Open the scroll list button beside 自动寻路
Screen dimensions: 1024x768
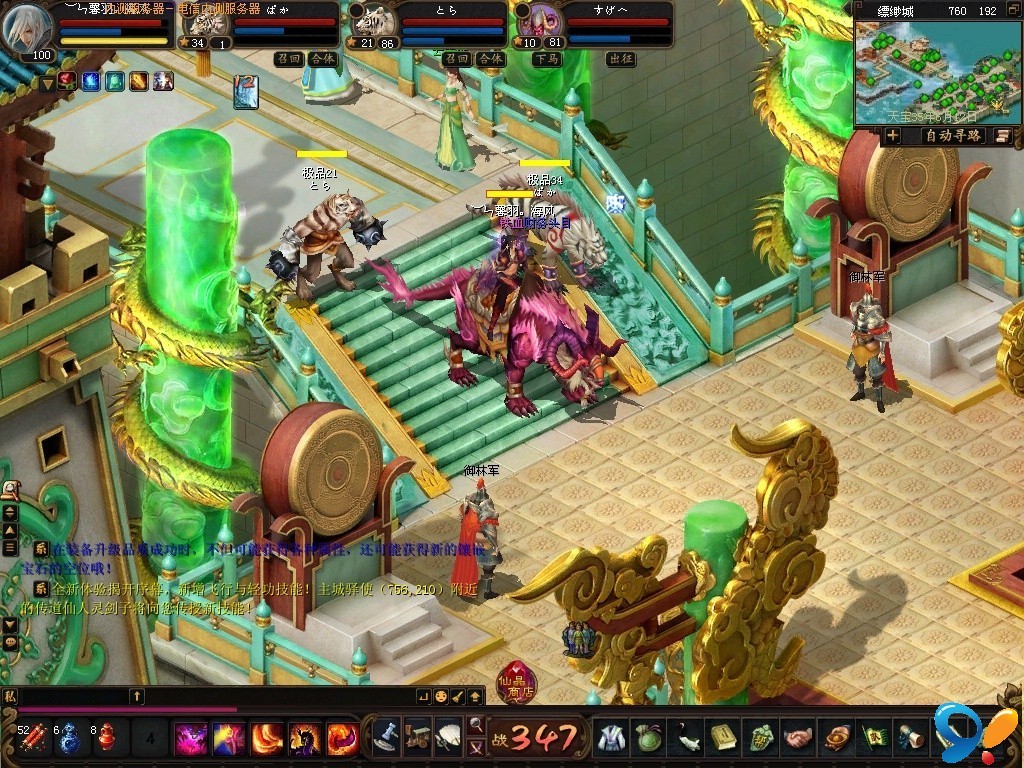pyautogui.click(x=1001, y=136)
